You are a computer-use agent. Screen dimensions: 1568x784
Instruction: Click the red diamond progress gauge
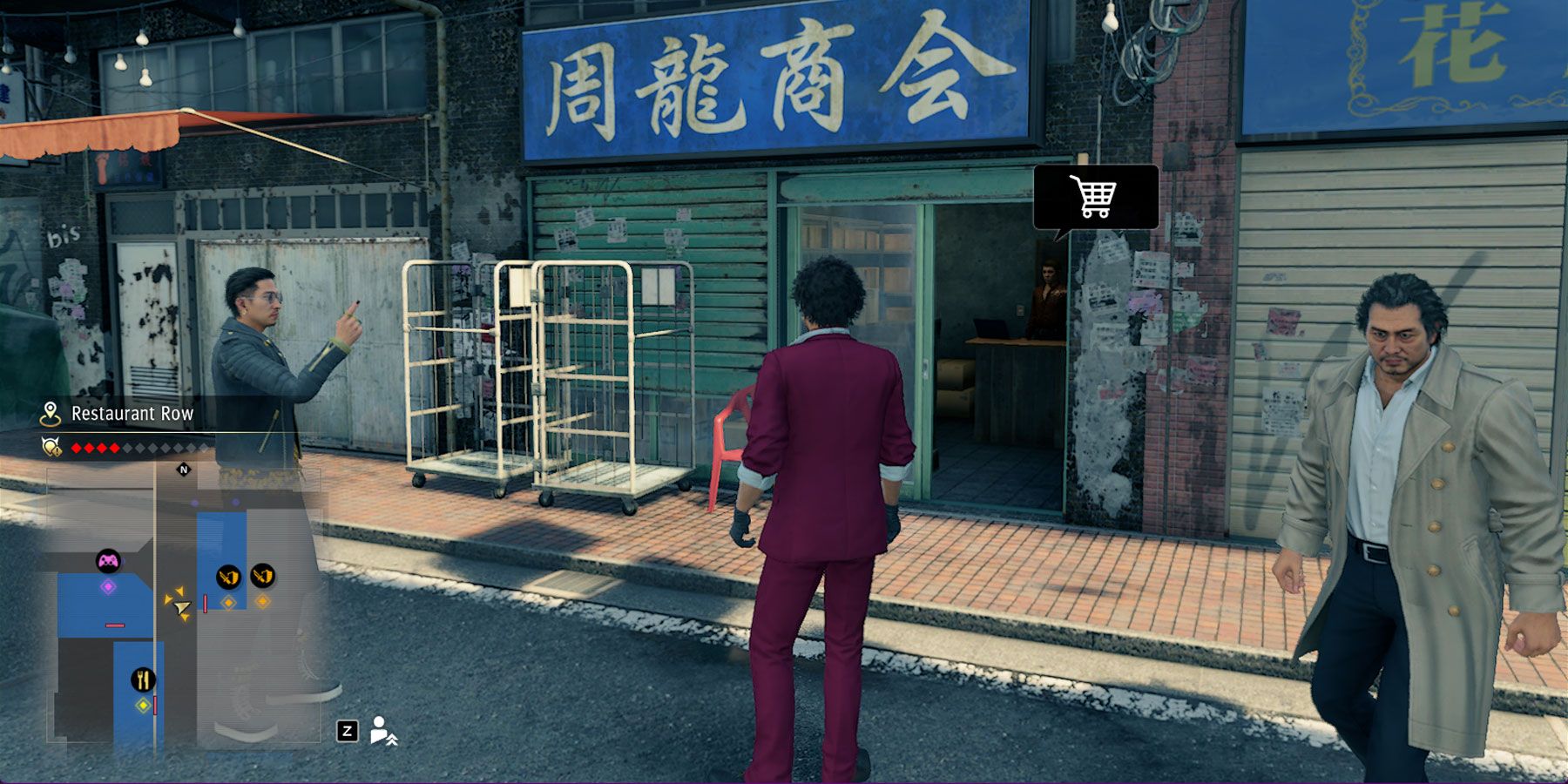pyautogui.click(x=96, y=447)
